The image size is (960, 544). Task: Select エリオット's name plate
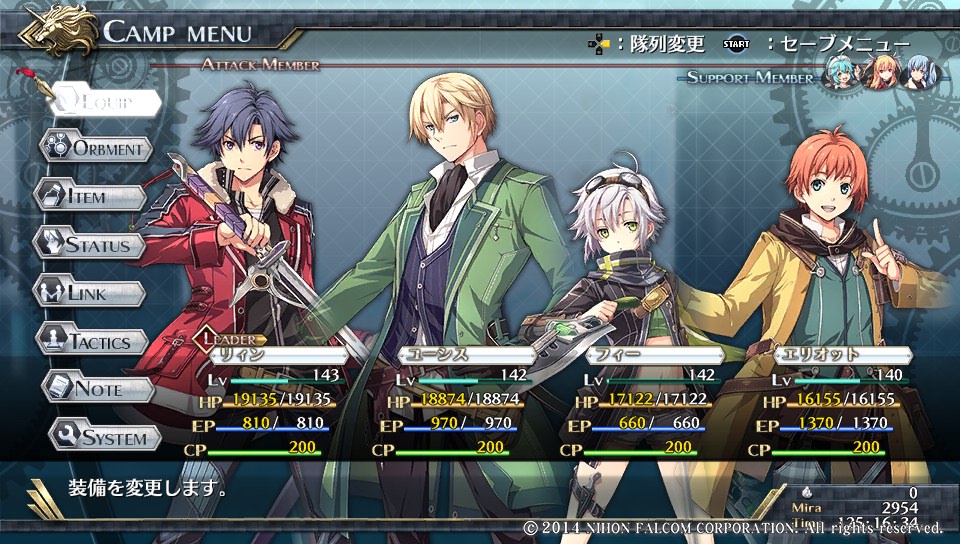pos(842,355)
